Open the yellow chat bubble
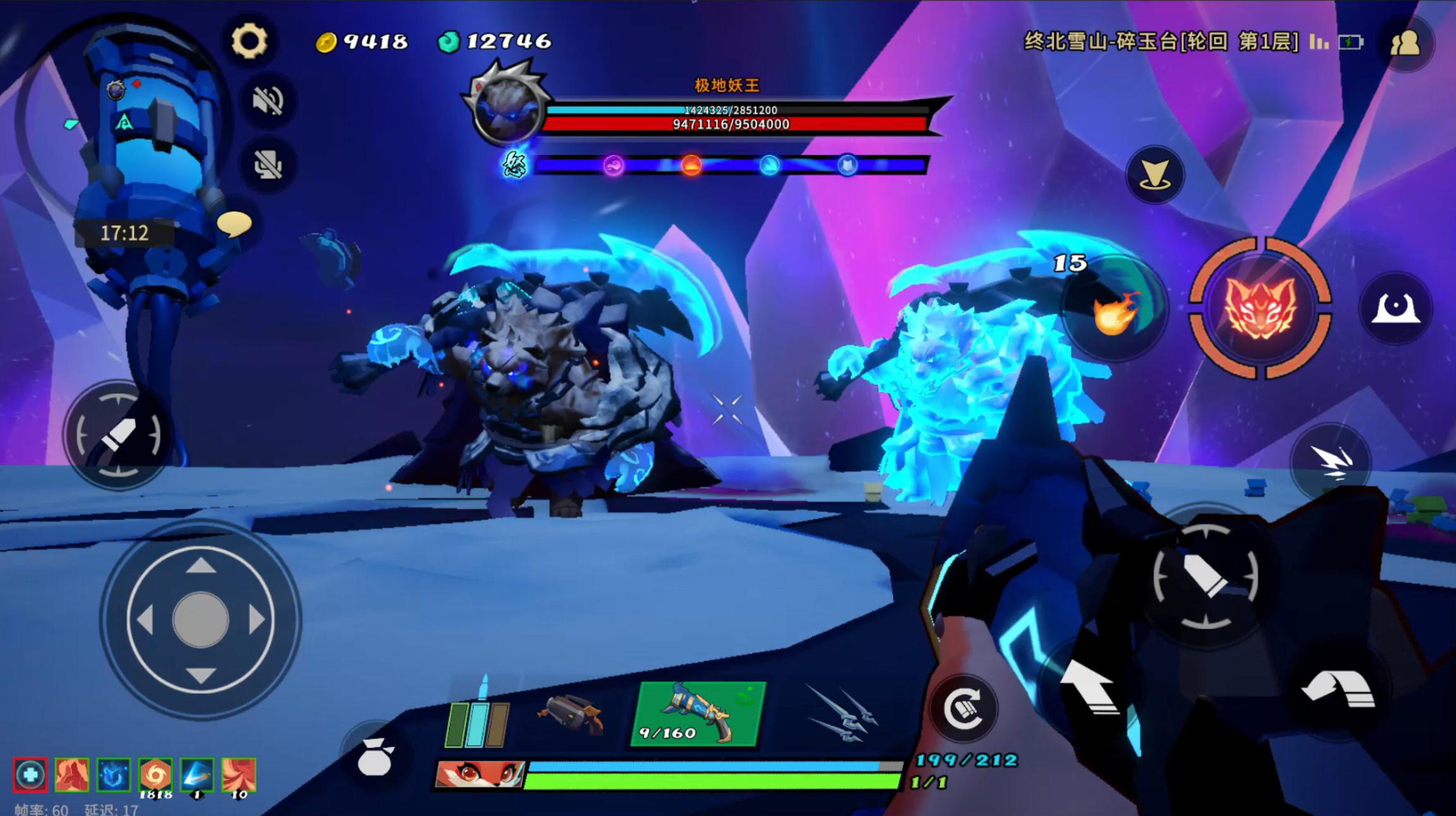This screenshot has height=816, width=1456. click(235, 224)
